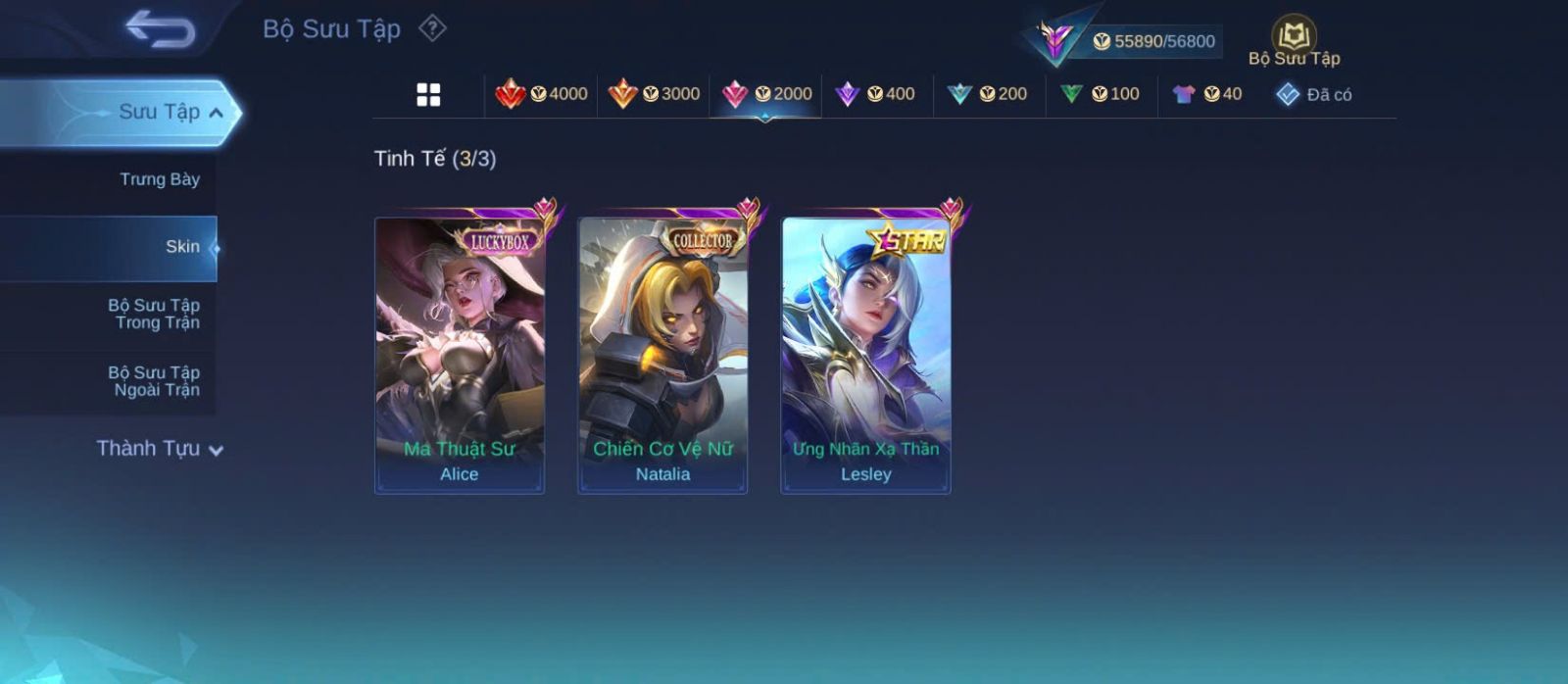Go back using the arrow button
The height and width of the screenshot is (684, 1568).
(x=160, y=28)
